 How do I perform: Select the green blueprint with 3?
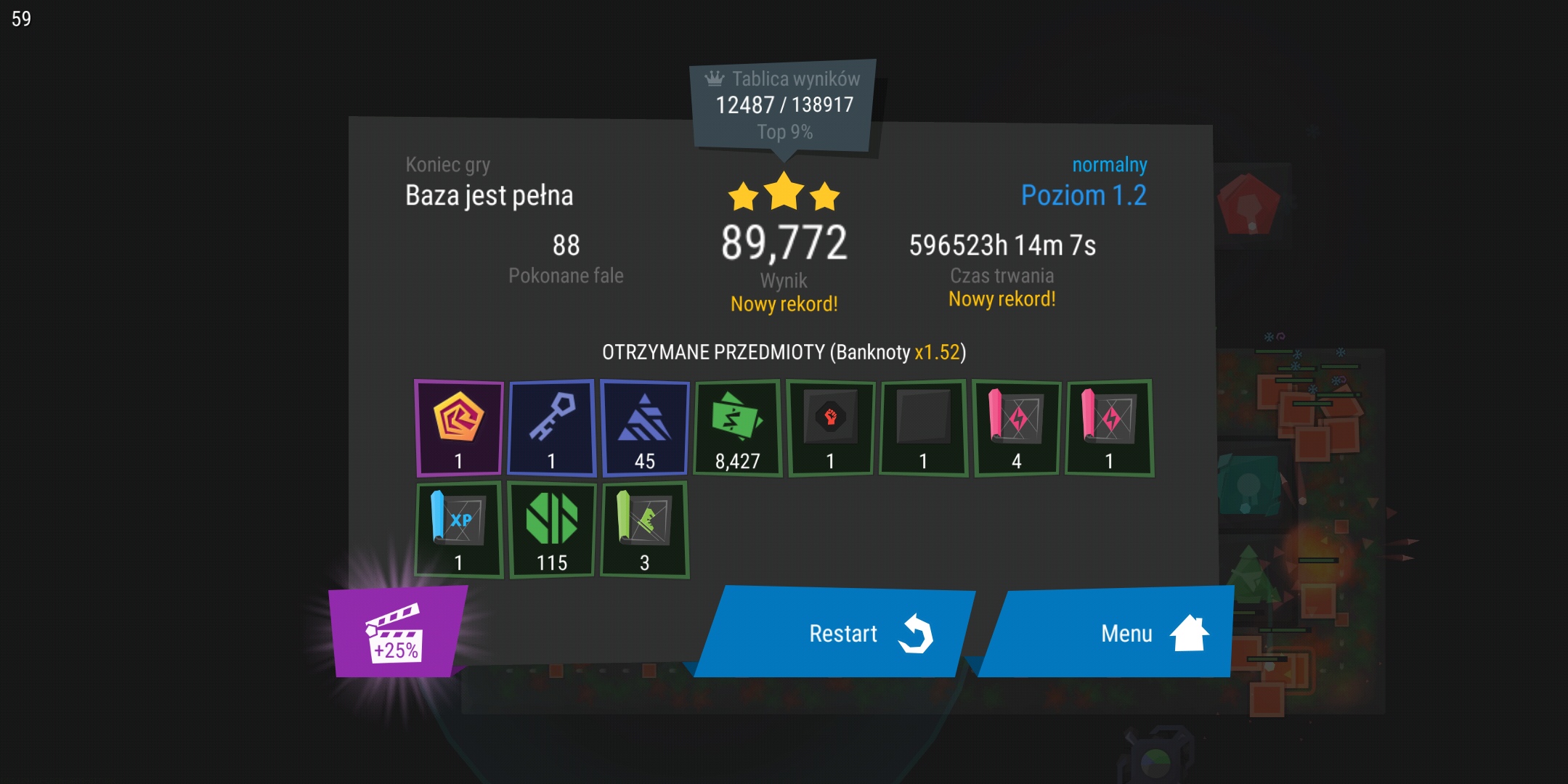click(645, 529)
